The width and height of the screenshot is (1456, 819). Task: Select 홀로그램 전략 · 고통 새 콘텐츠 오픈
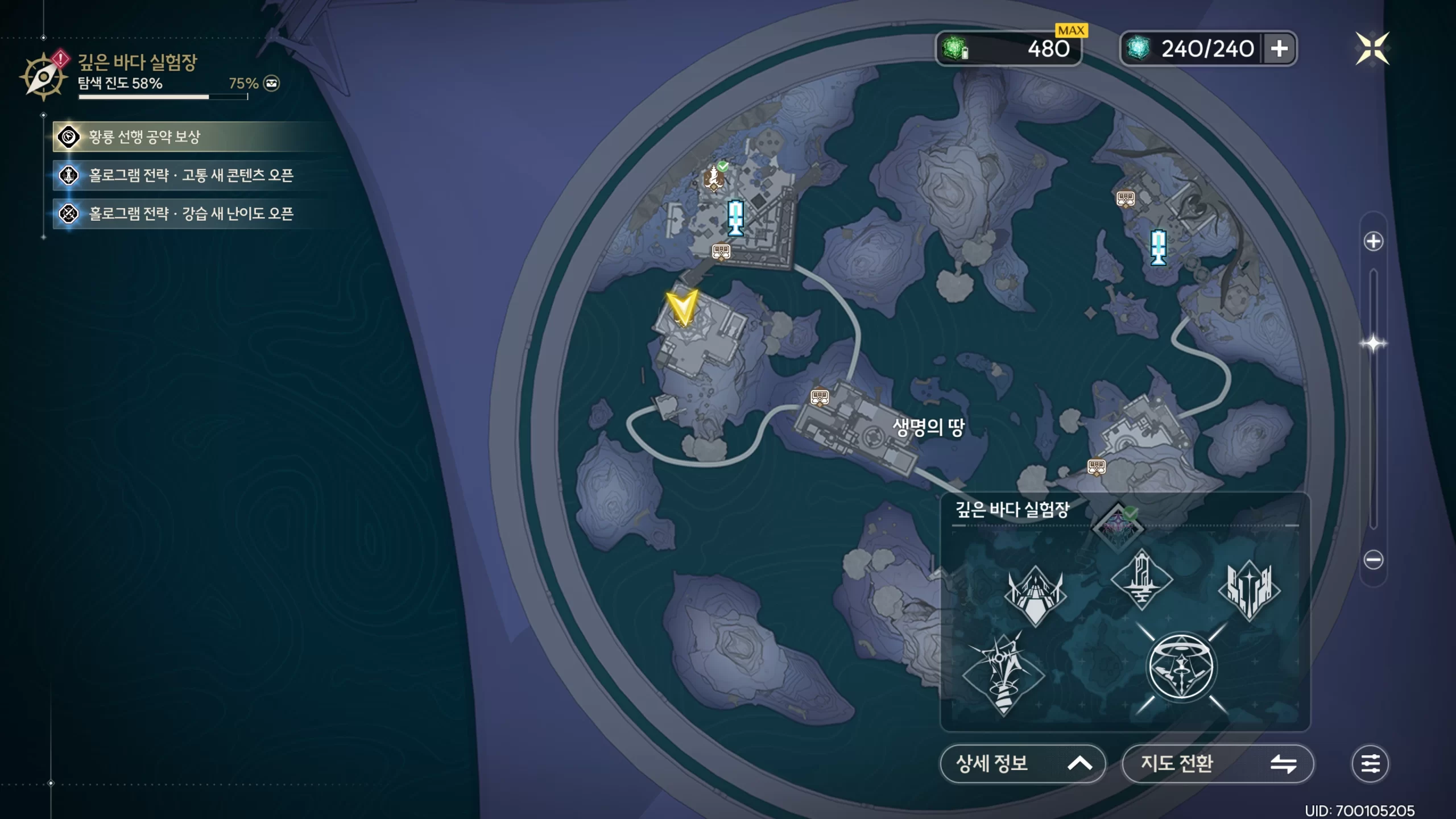[x=191, y=175]
